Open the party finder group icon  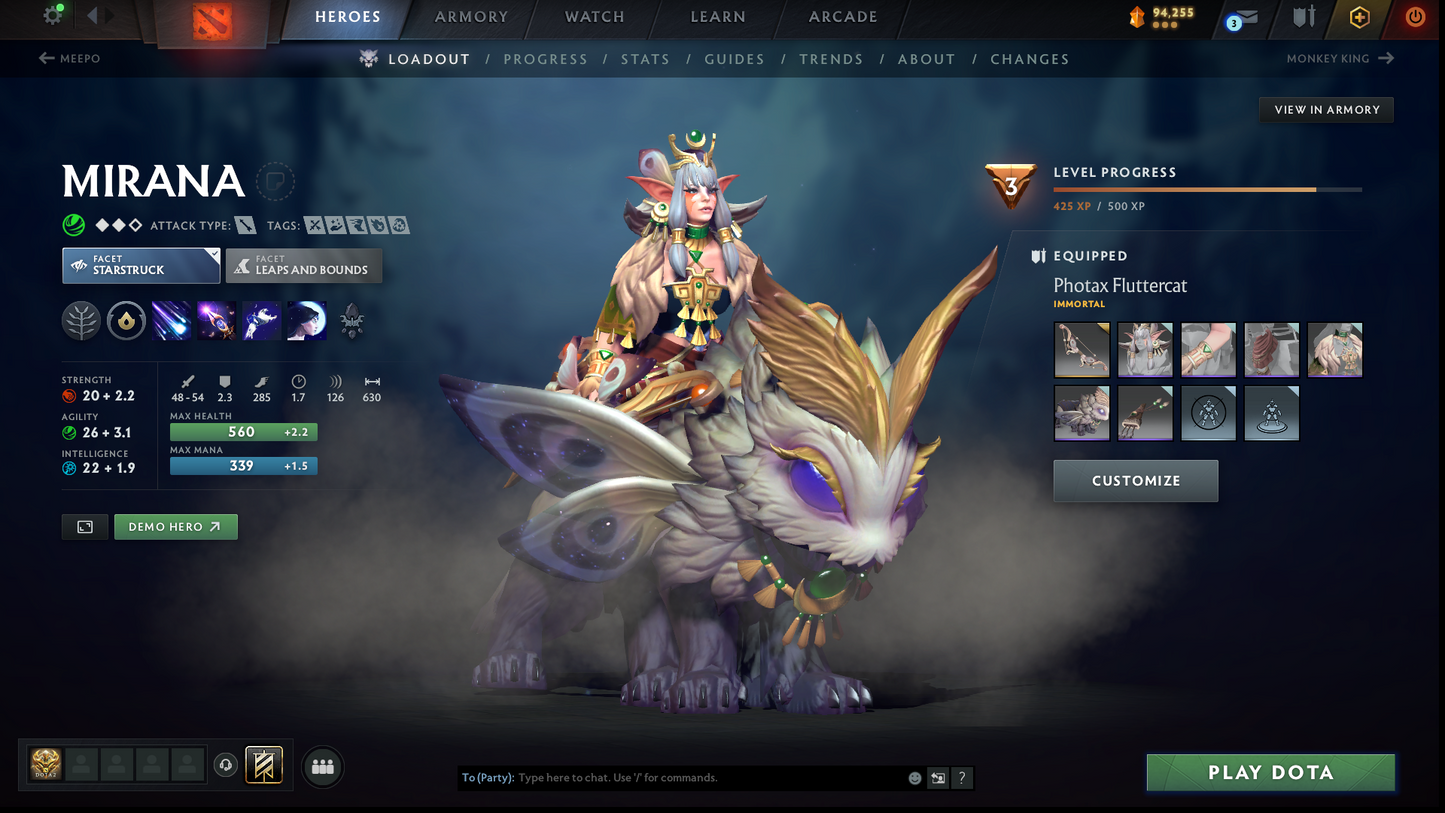(x=322, y=766)
